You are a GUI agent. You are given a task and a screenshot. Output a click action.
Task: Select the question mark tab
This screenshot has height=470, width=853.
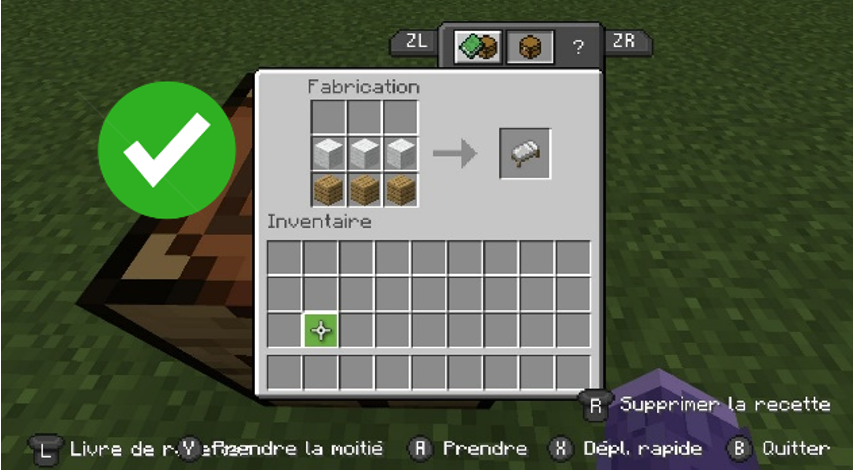point(578,47)
